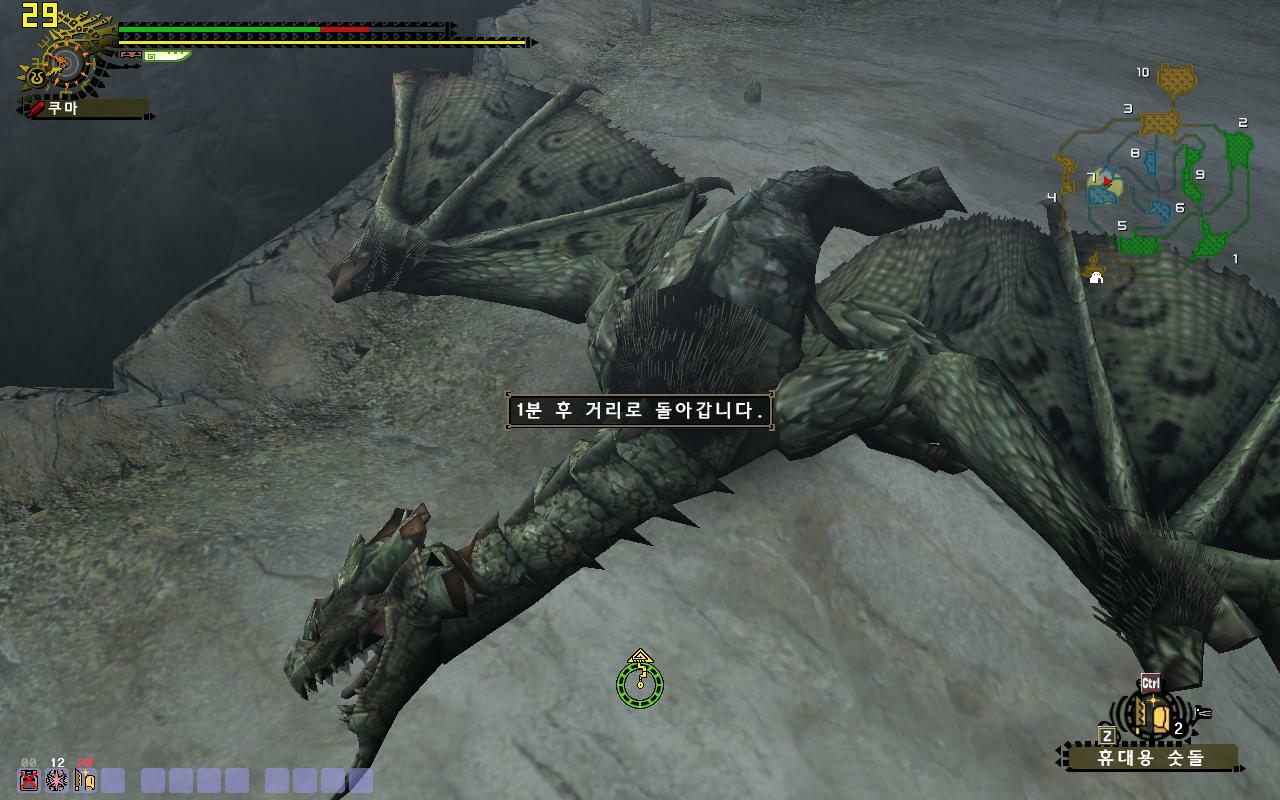The width and height of the screenshot is (1280, 800).
Task: Click the arrow at the end of the nameplate bar
Action: coord(152,115)
